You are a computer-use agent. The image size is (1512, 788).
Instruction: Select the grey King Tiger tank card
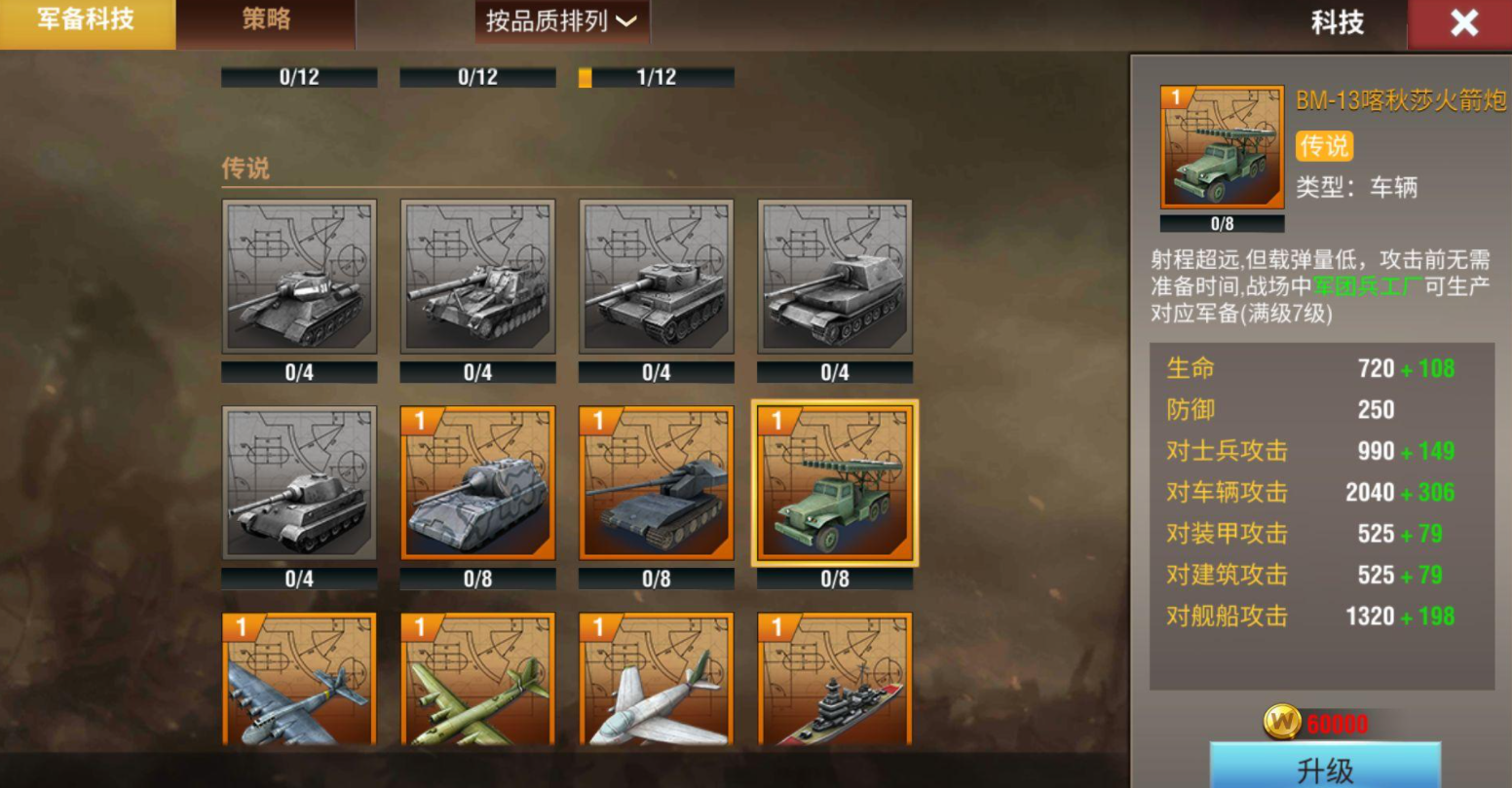click(x=299, y=483)
